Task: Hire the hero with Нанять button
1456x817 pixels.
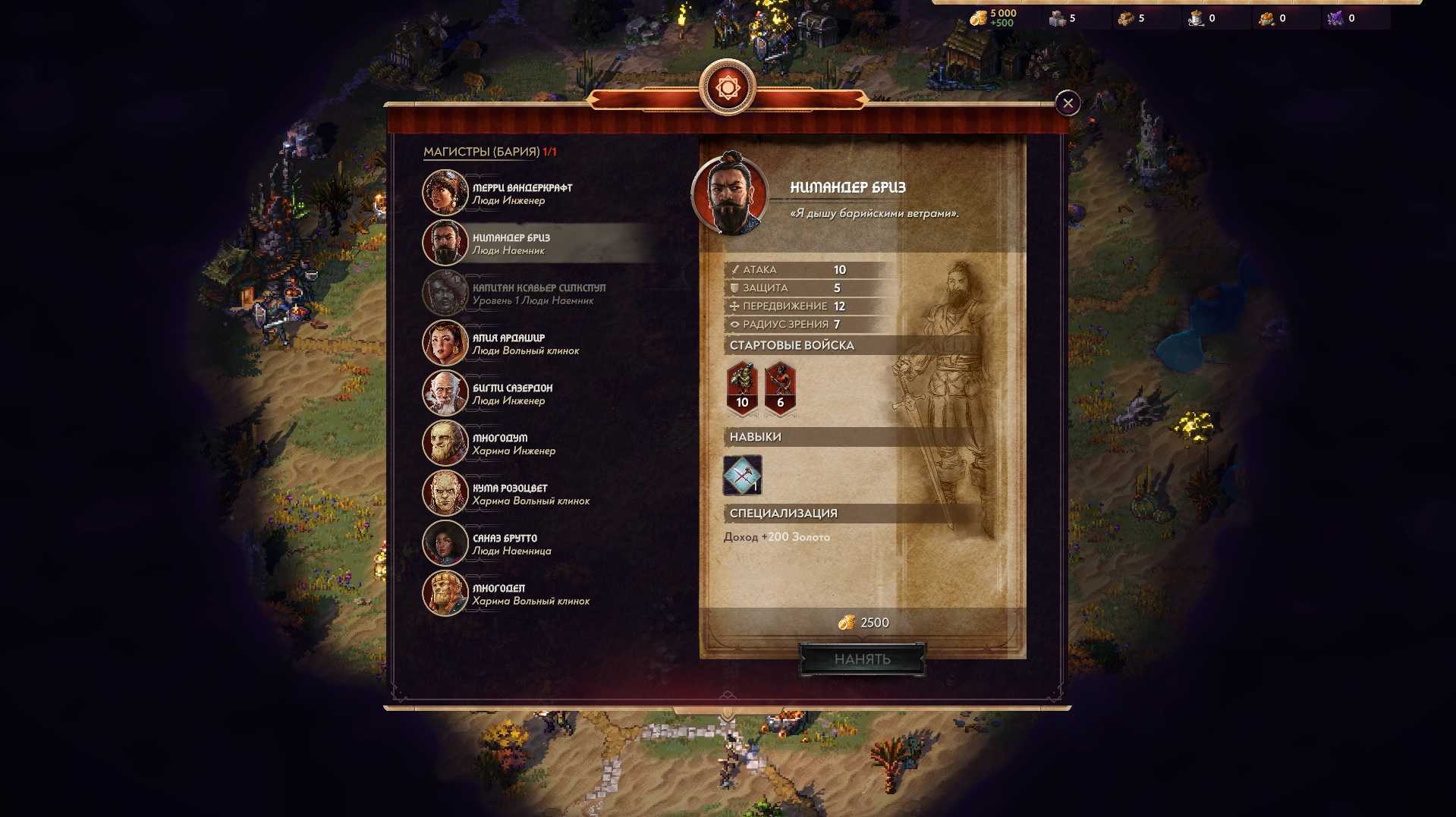Action: point(862,659)
